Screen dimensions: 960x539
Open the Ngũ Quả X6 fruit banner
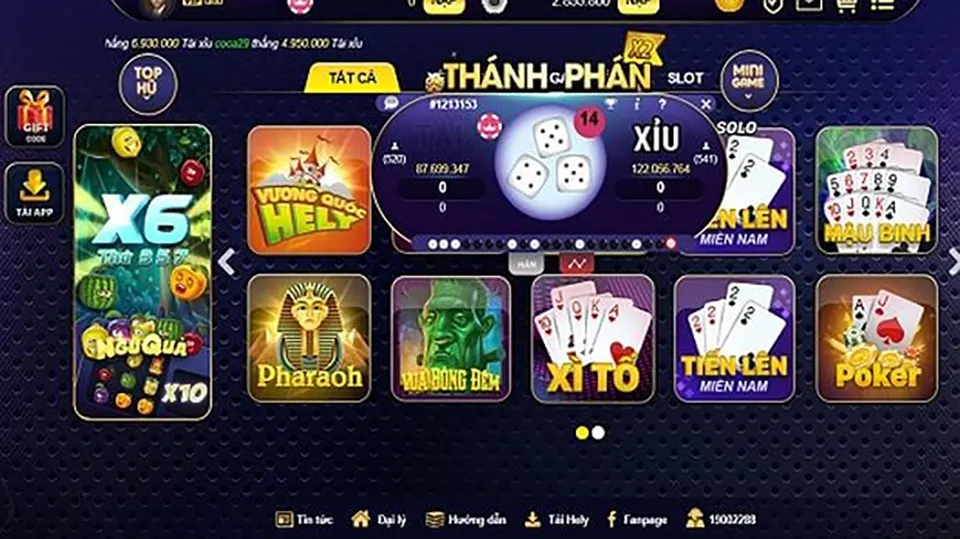click(x=143, y=272)
